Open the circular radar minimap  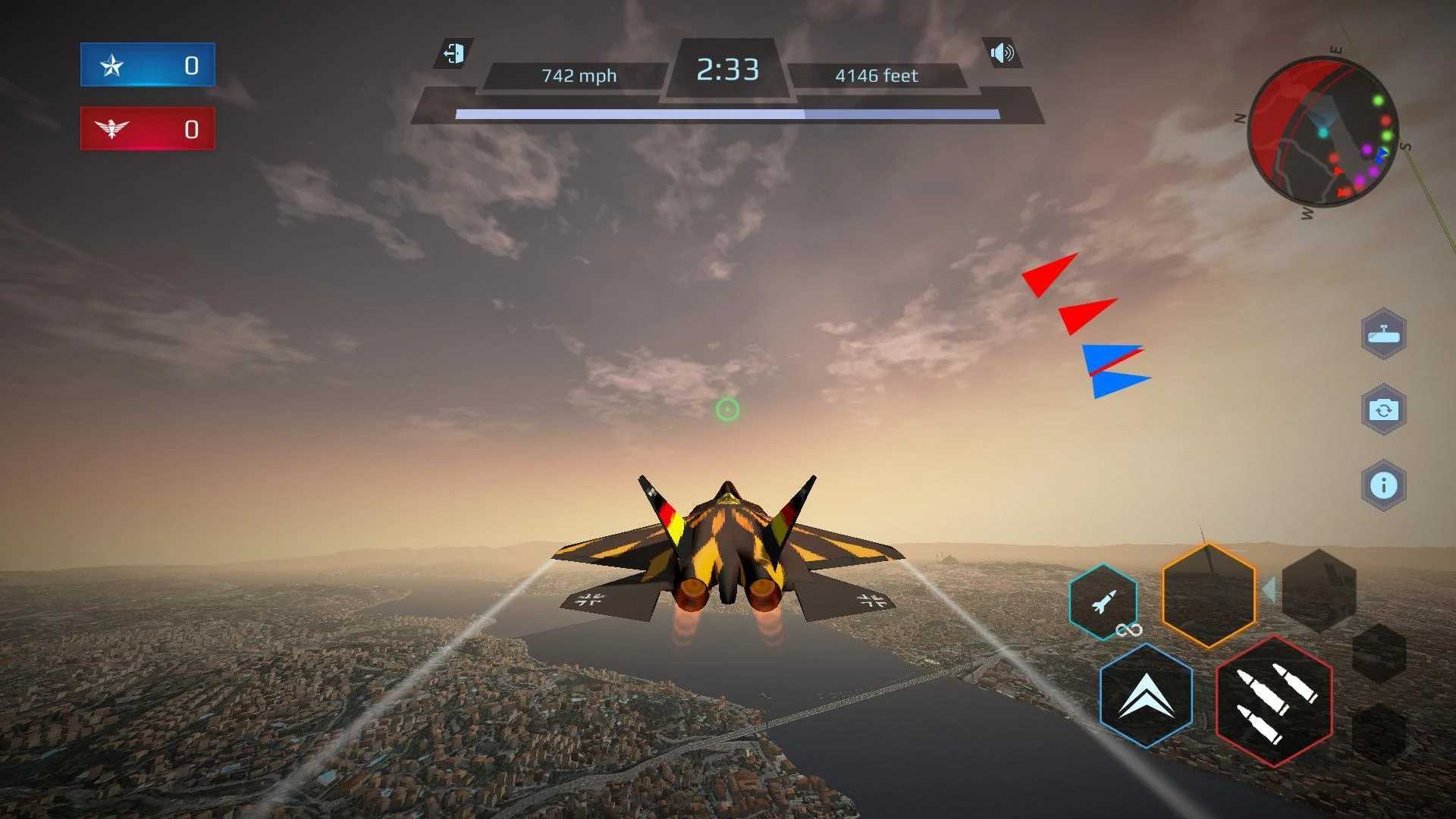[1323, 133]
